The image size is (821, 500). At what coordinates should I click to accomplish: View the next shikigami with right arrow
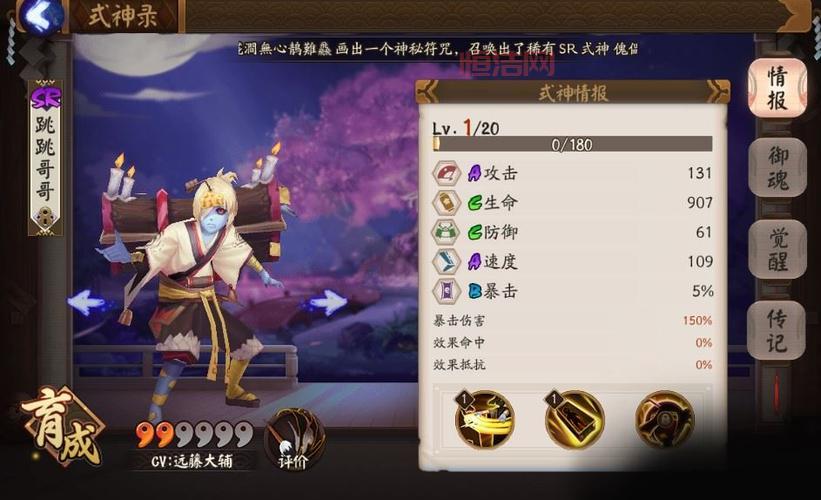click(327, 302)
